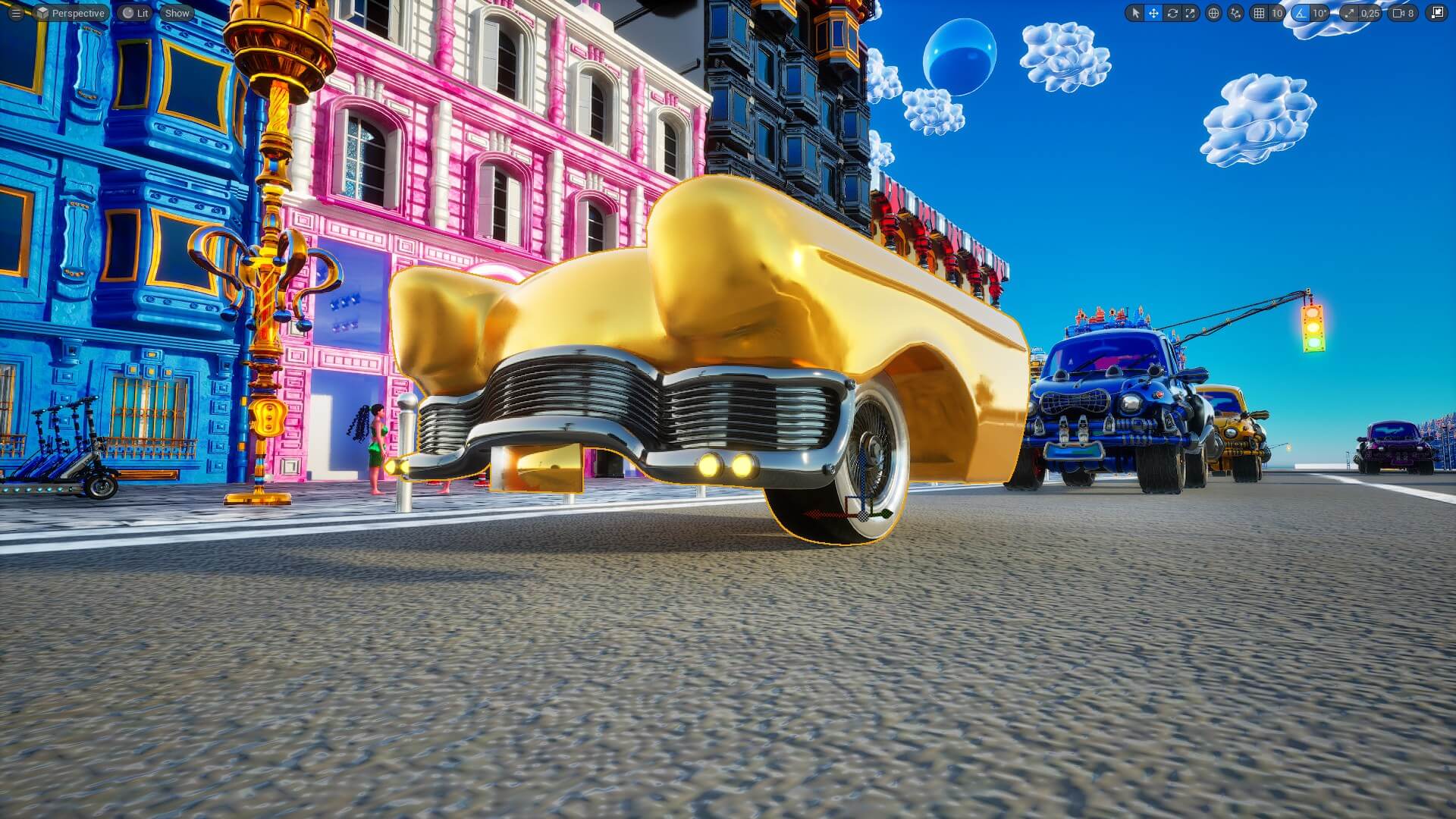Open the Perspective view dropdown
1456x819 pixels.
click(x=73, y=13)
